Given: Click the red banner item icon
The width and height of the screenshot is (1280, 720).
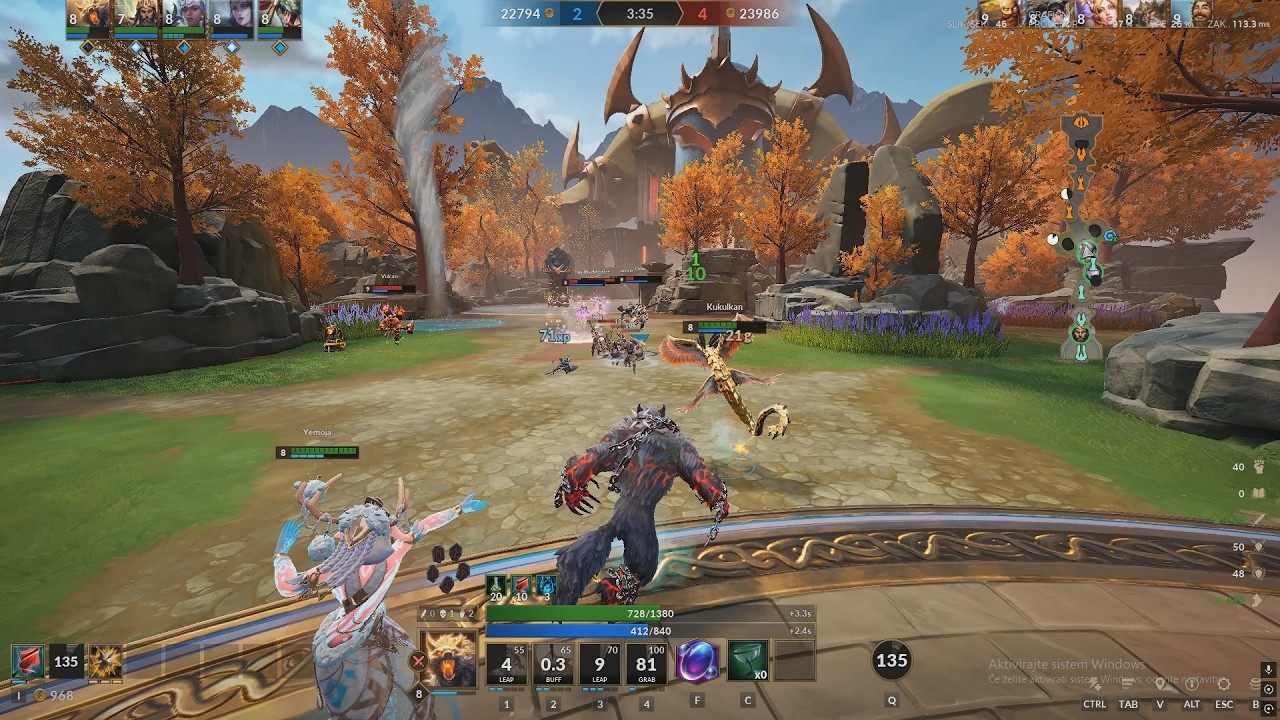Looking at the screenshot, I should (x=27, y=661).
